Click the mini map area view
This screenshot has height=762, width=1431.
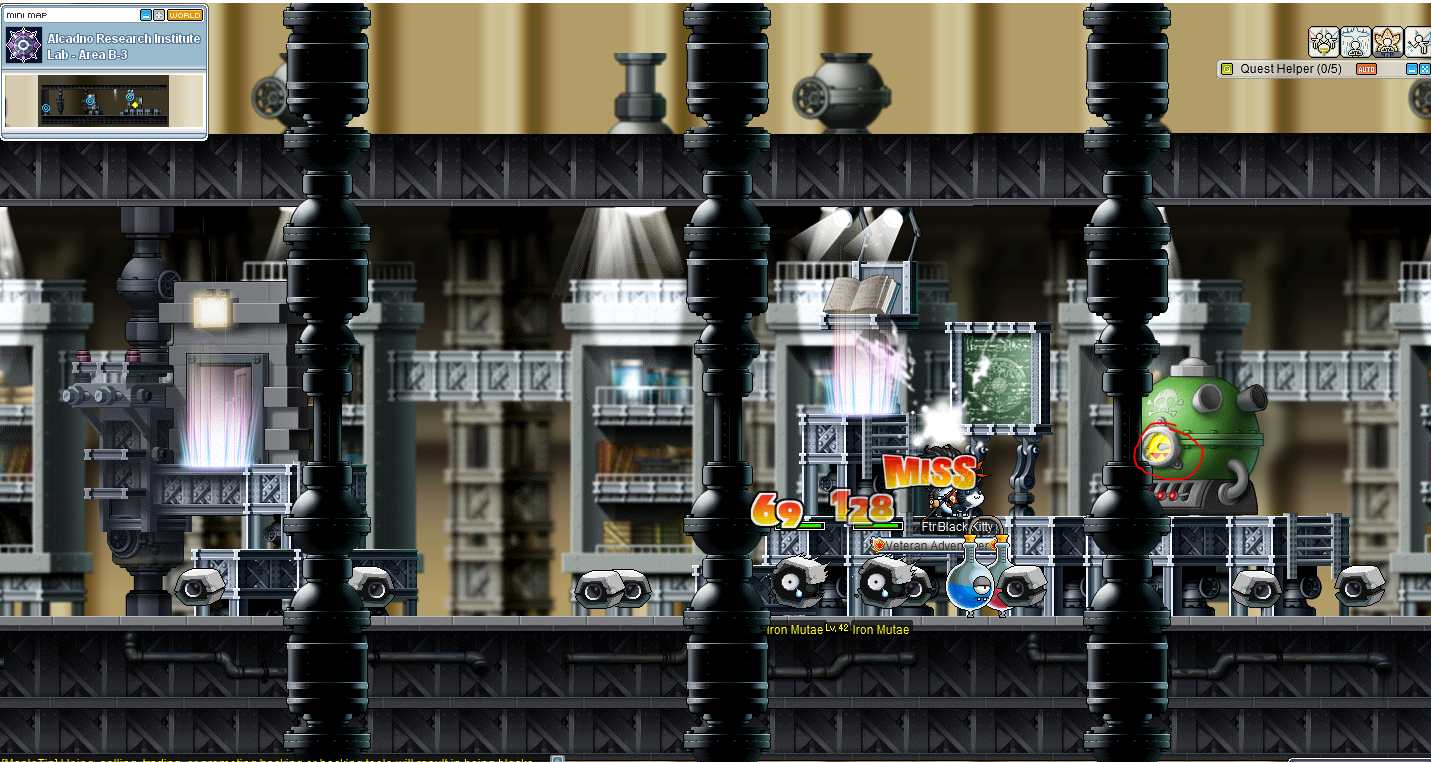click(104, 101)
